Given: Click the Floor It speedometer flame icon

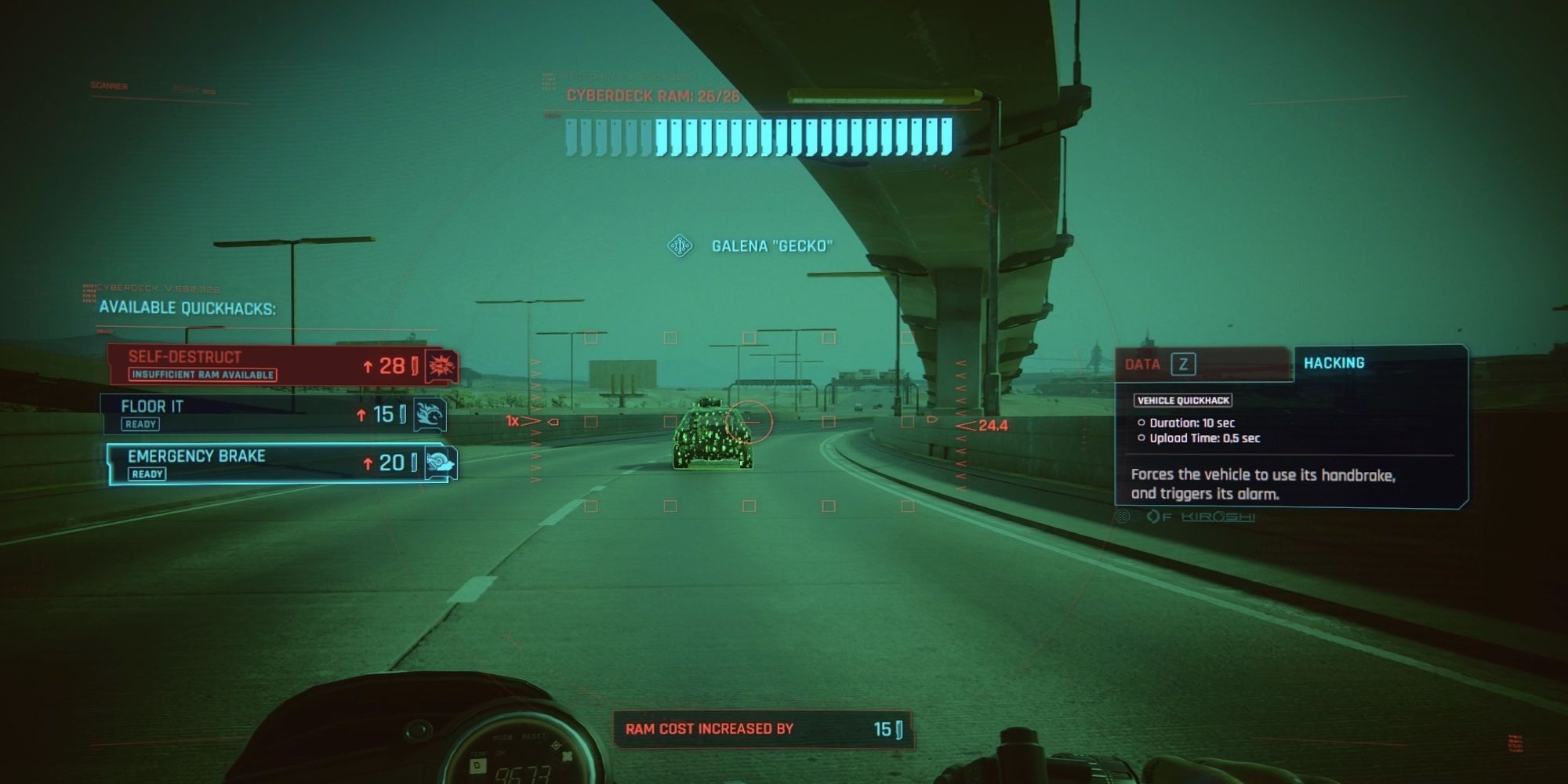Looking at the screenshot, I should pyautogui.click(x=431, y=414).
